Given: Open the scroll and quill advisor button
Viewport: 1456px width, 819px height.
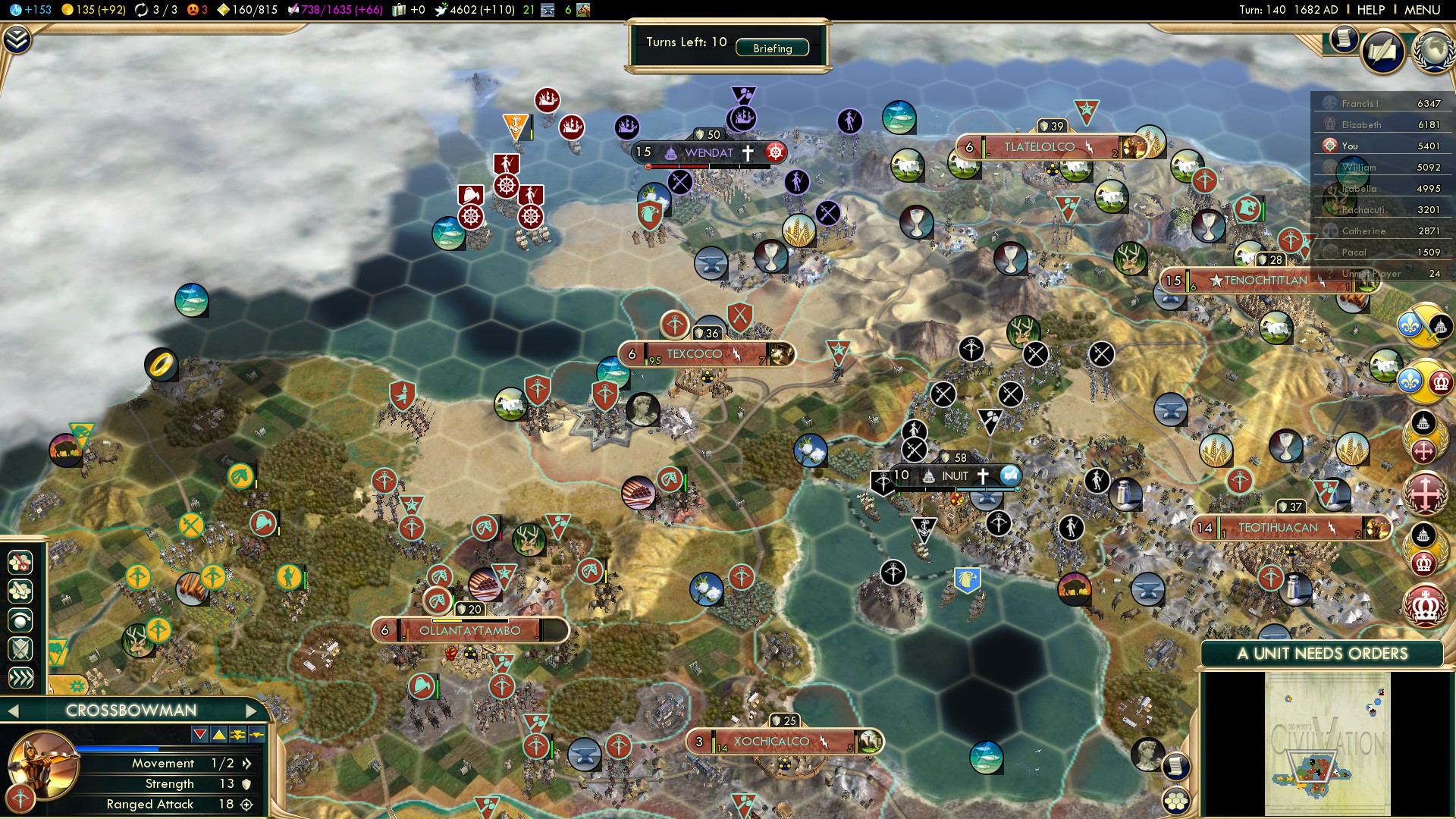Looking at the screenshot, I should coord(1382,52).
